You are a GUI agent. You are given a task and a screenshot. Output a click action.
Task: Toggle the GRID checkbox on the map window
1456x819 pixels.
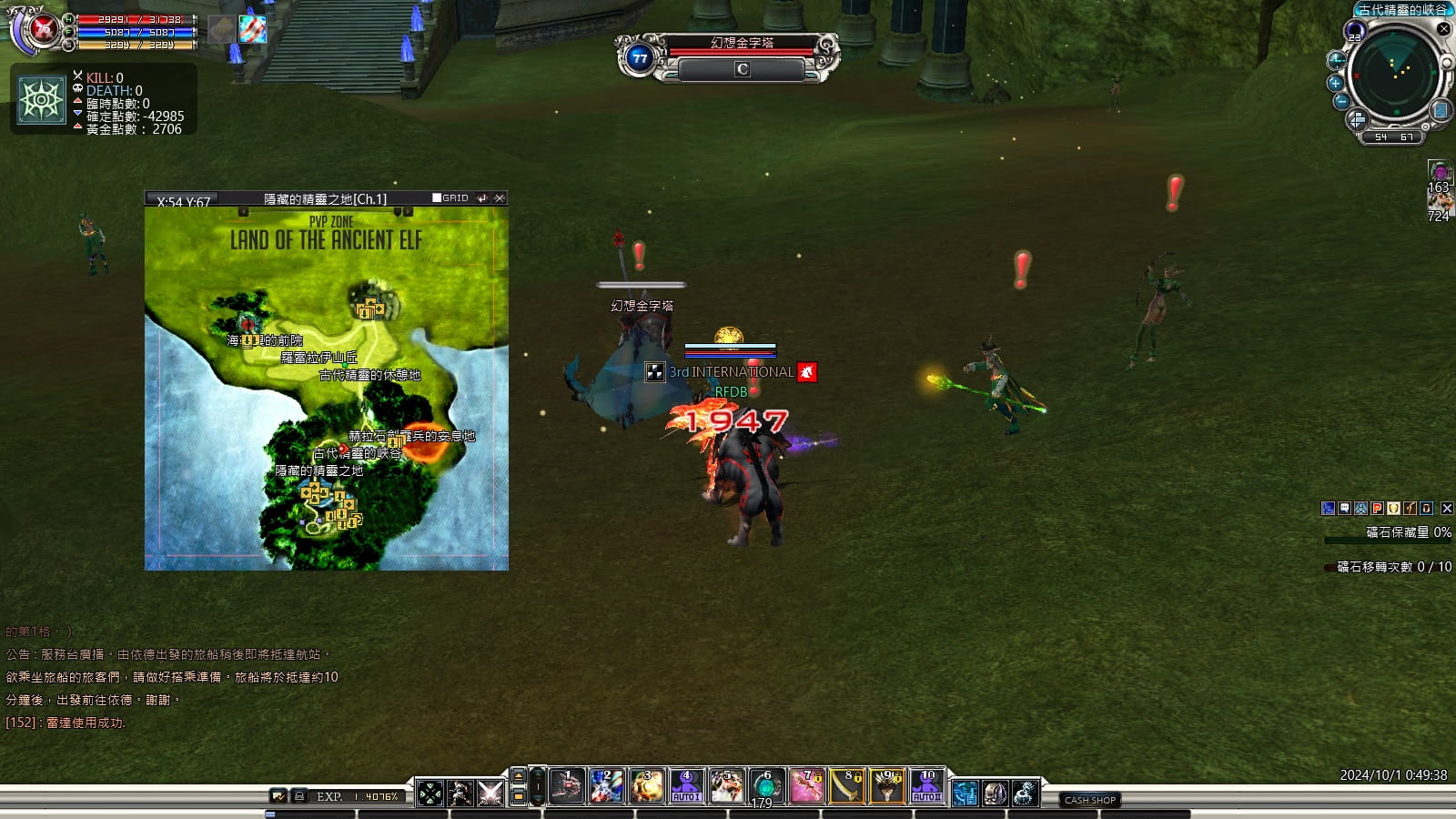pyautogui.click(x=437, y=197)
